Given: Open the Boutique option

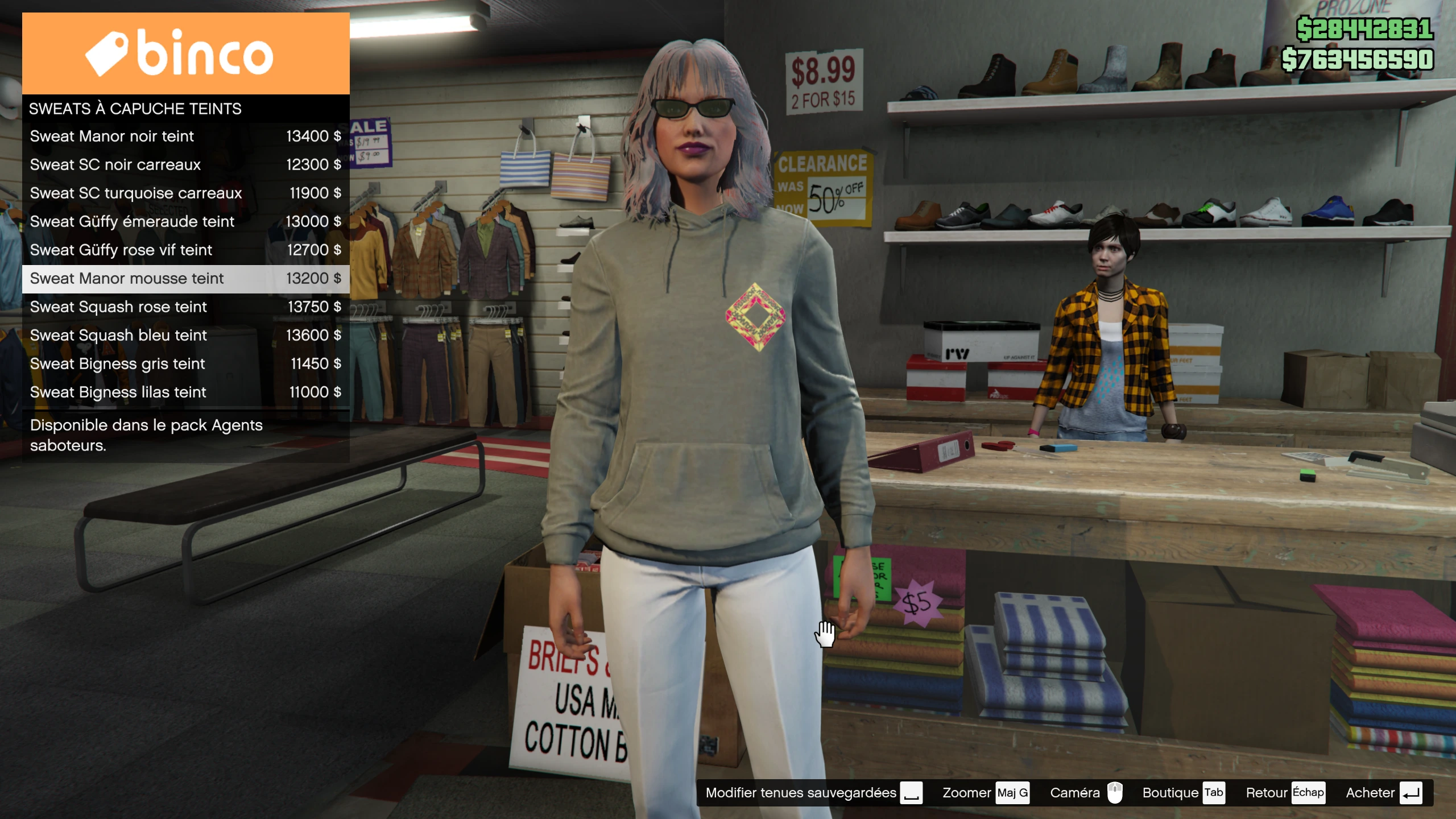Looking at the screenshot, I should (x=1183, y=793).
